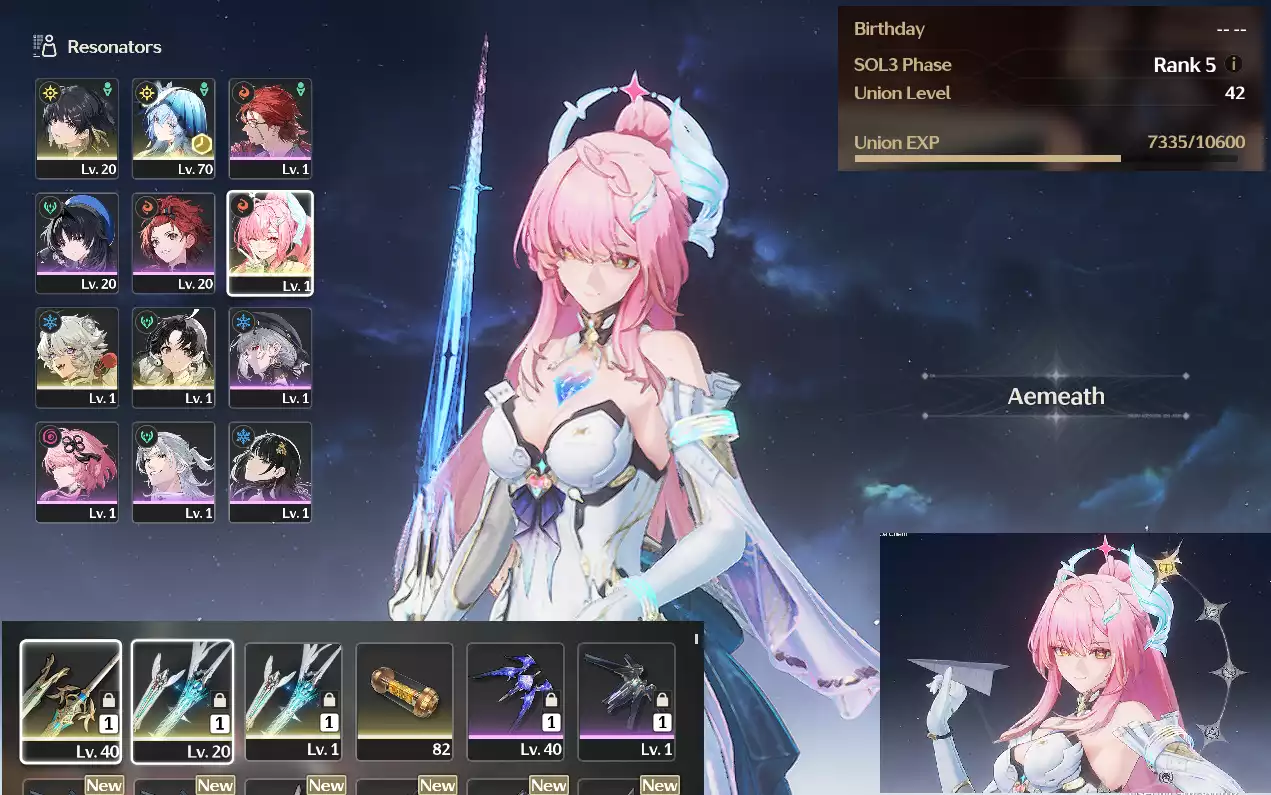Pick the golden canister item with 82

pos(404,700)
